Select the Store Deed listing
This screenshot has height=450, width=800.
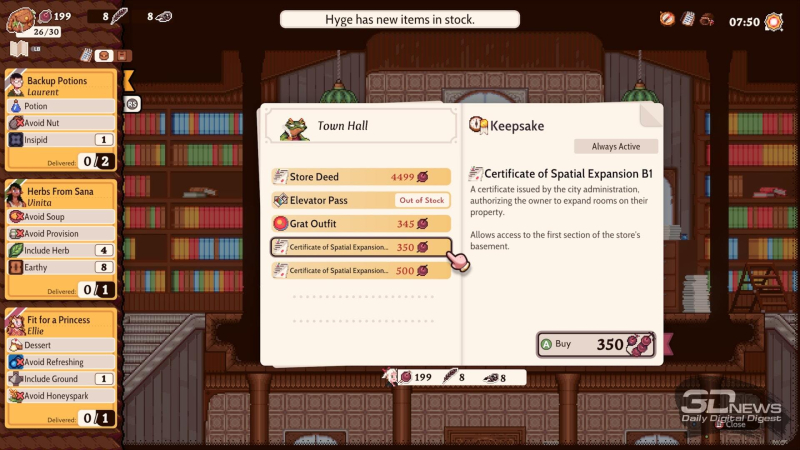click(x=360, y=177)
